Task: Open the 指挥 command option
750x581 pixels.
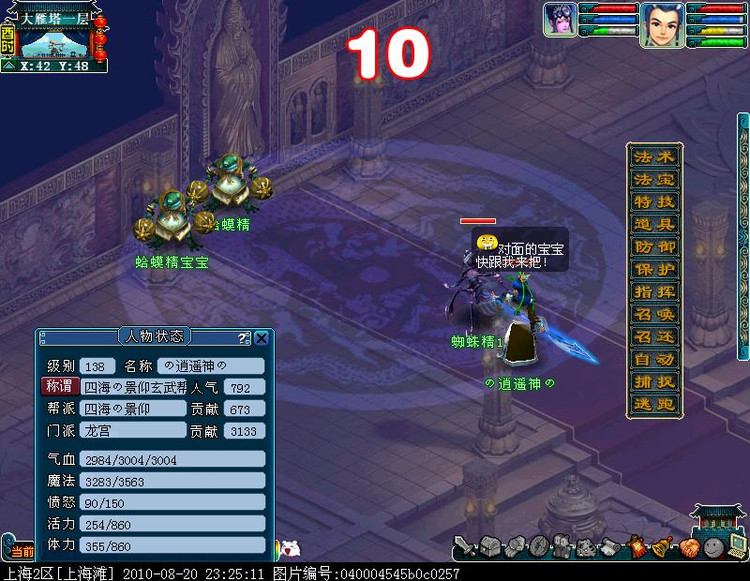Action: point(655,292)
